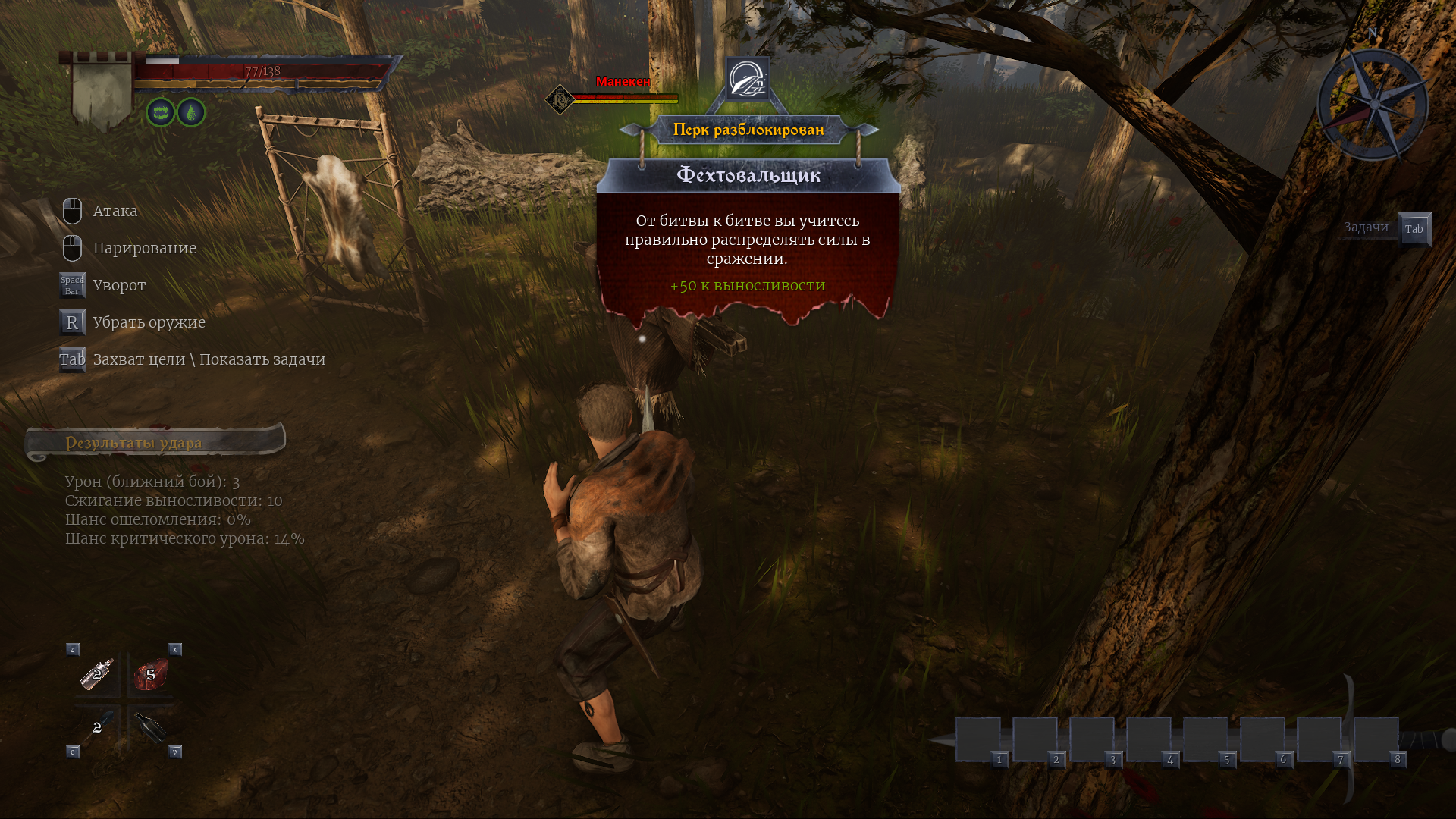Viewport: 1456px width, 819px height.
Task: Inspect the green jaws hunger status icon
Action: (161, 113)
